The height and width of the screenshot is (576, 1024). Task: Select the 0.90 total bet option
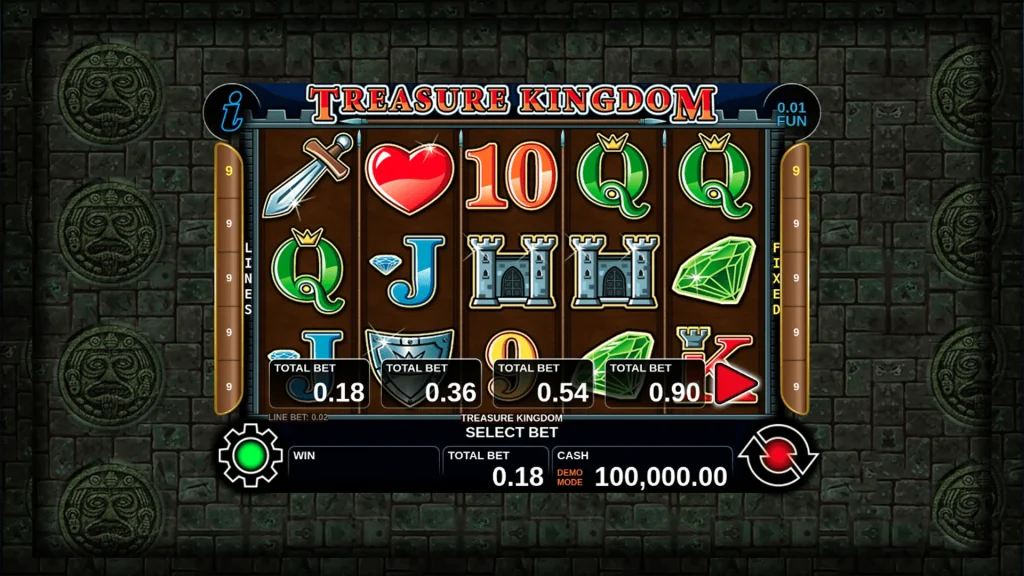point(655,383)
